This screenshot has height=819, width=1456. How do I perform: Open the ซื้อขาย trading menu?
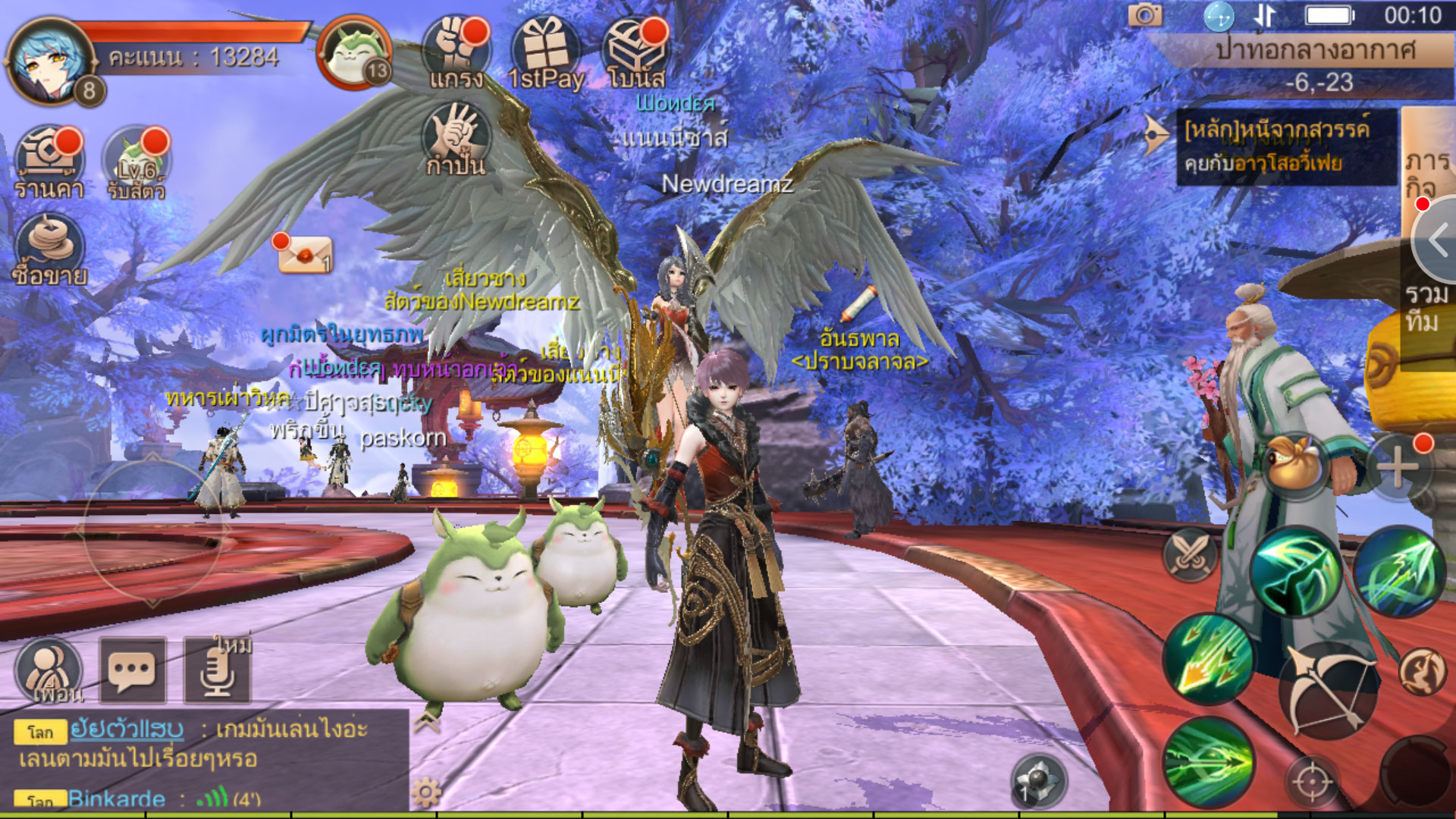pyautogui.click(x=49, y=250)
